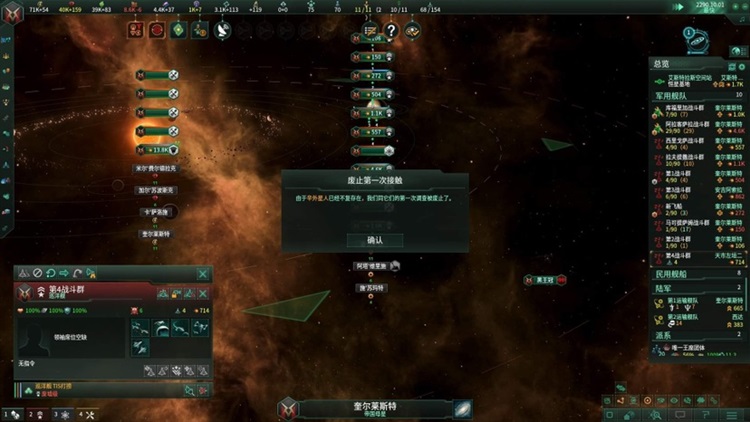Select the 奎尔莱斯特 system name bar
This screenshot has height=422, width=750.
pos(375,407)
